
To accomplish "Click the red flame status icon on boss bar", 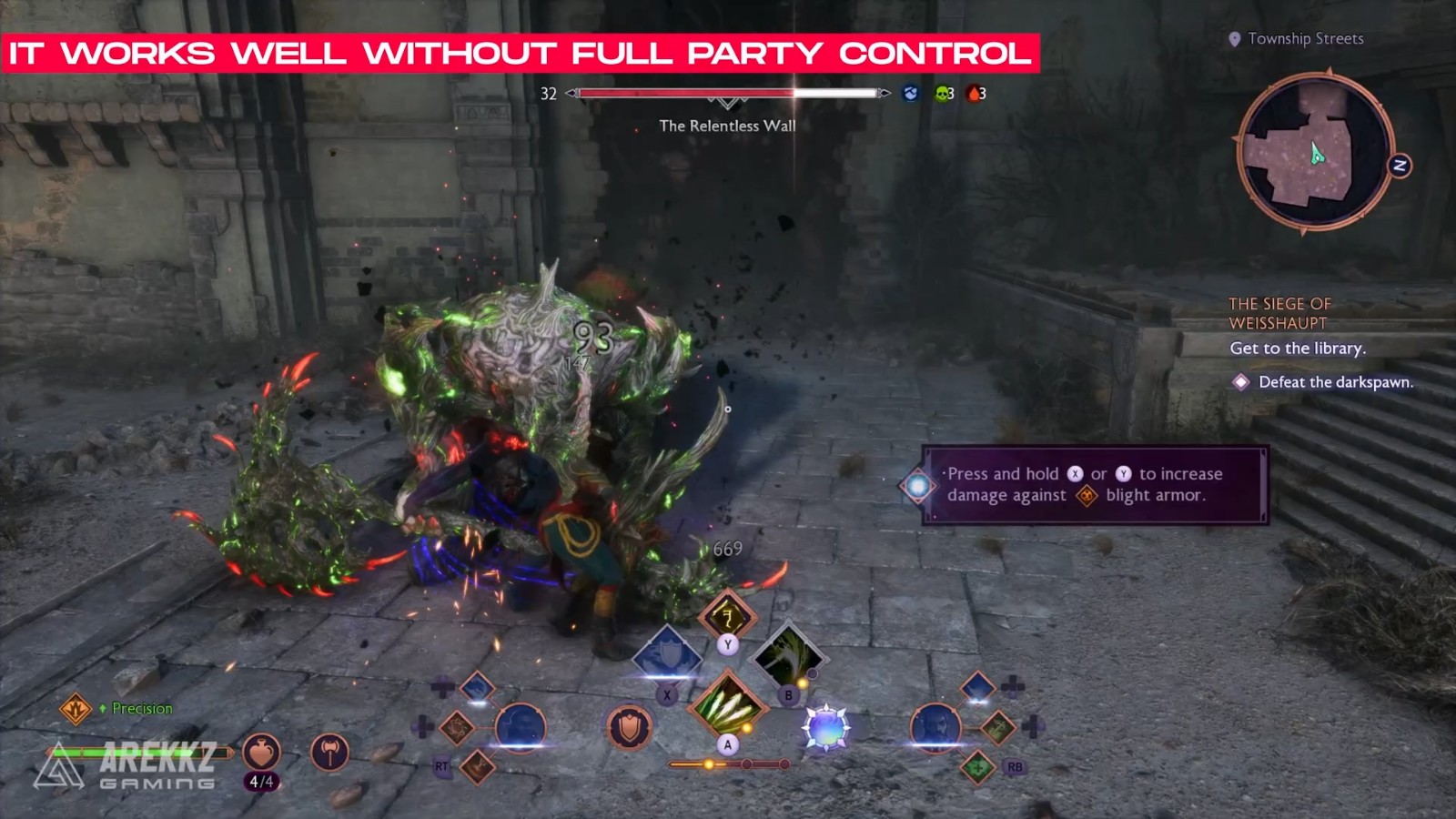I will (x=974, y=93).
